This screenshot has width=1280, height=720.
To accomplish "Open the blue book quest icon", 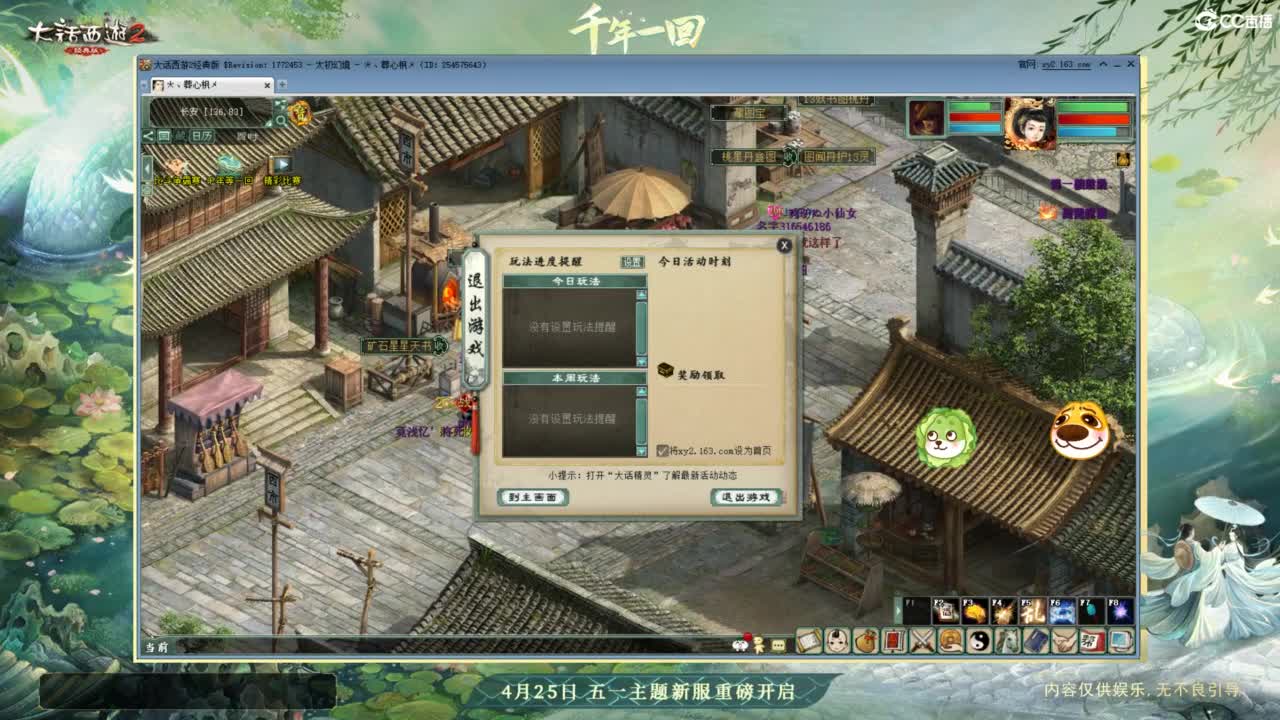I will click(1037, 640).
